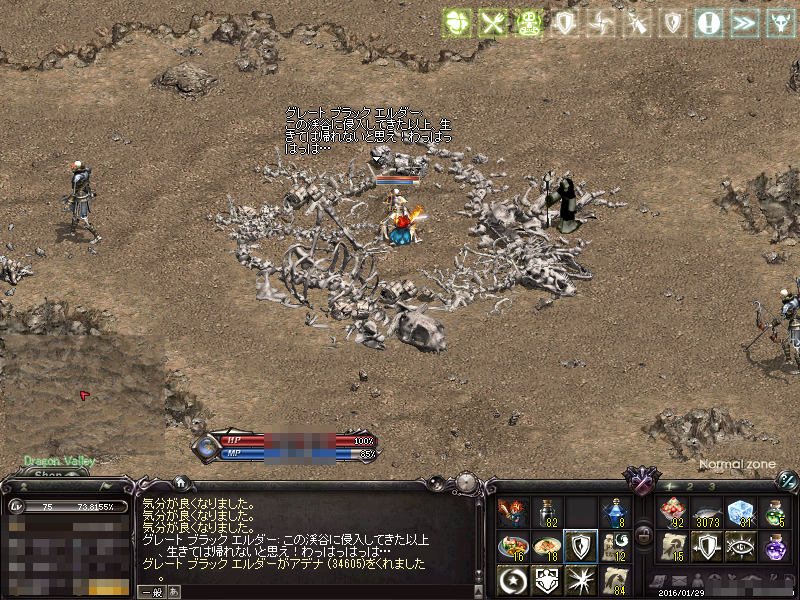The image size is (800, 600).
Task: Click the fork and knife buff icon
Action: point(491,22)
